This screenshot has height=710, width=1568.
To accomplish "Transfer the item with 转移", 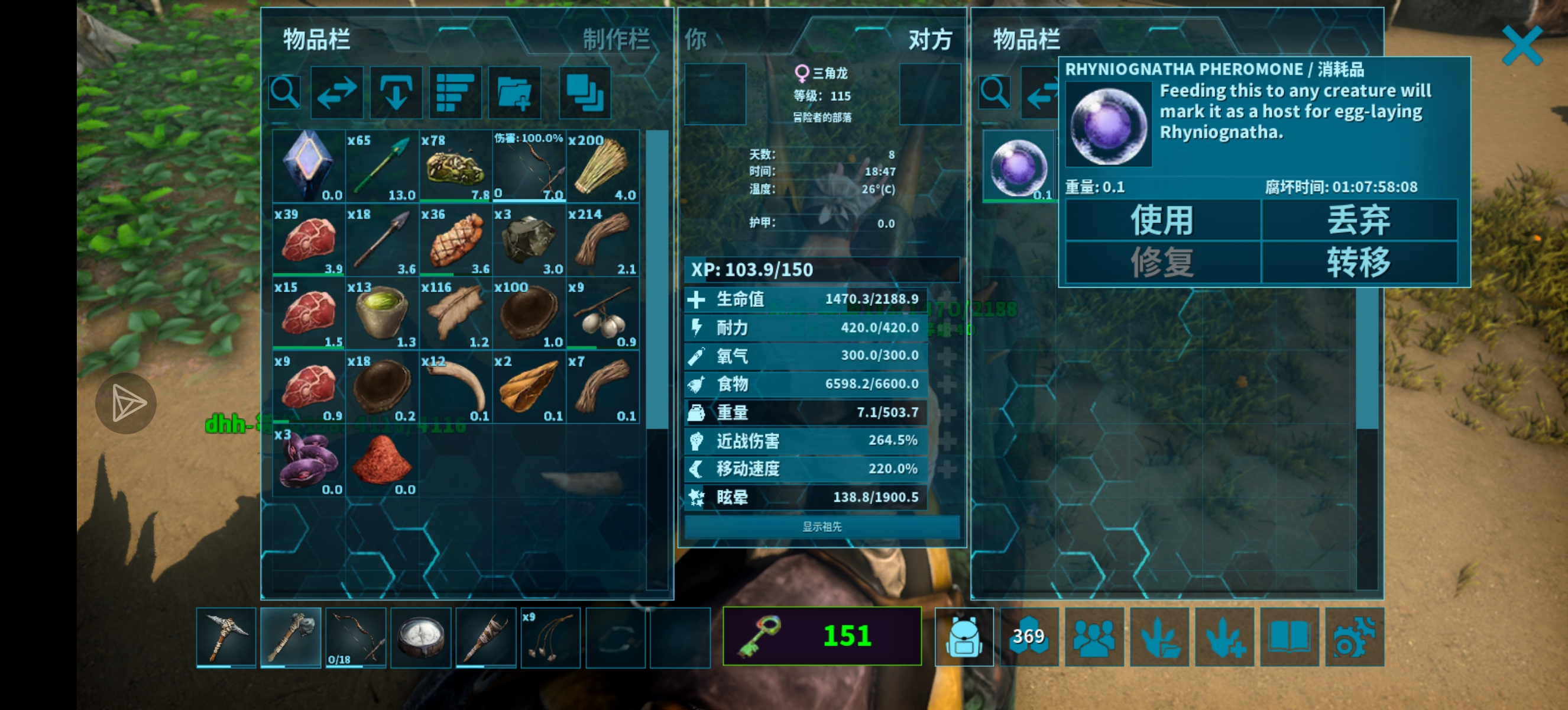I will pyautogui.click(x=1359, y=263).
